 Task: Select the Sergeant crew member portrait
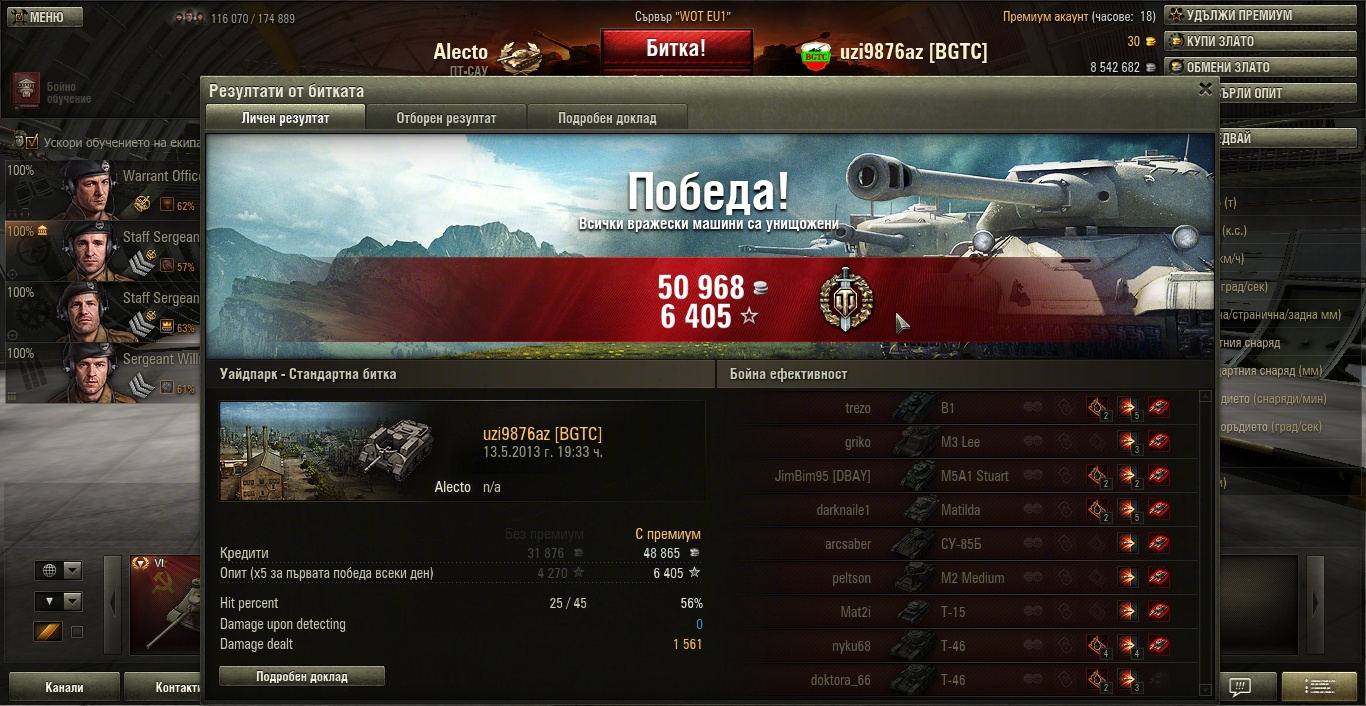tap(91, 372)
